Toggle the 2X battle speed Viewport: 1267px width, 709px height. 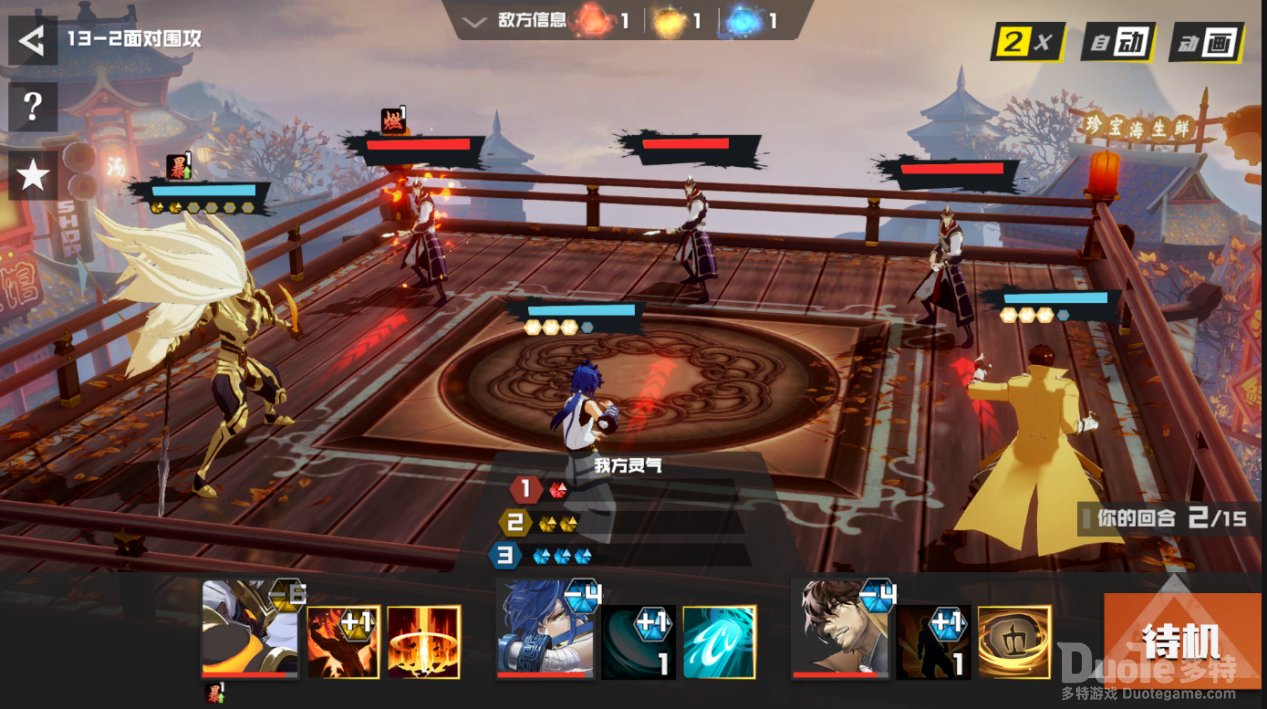(1027, 42)
